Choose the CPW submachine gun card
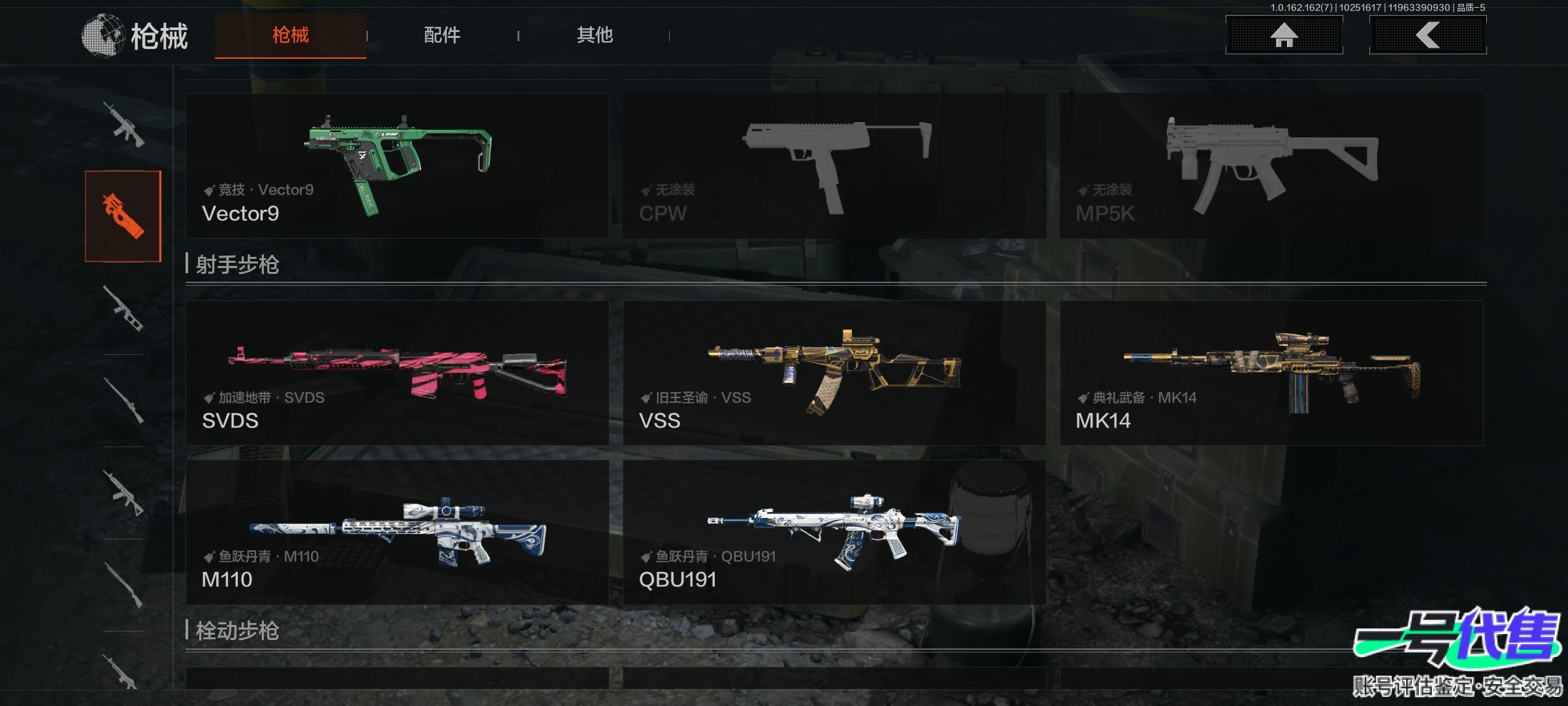The width and height of the screenshot is (1568, 706). coord(834,165)
